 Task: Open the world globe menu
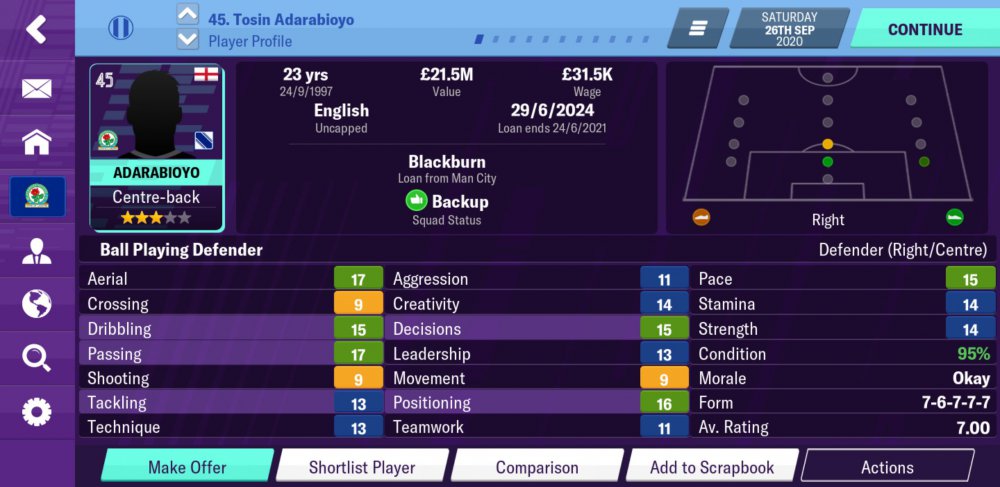pos(37,303)
